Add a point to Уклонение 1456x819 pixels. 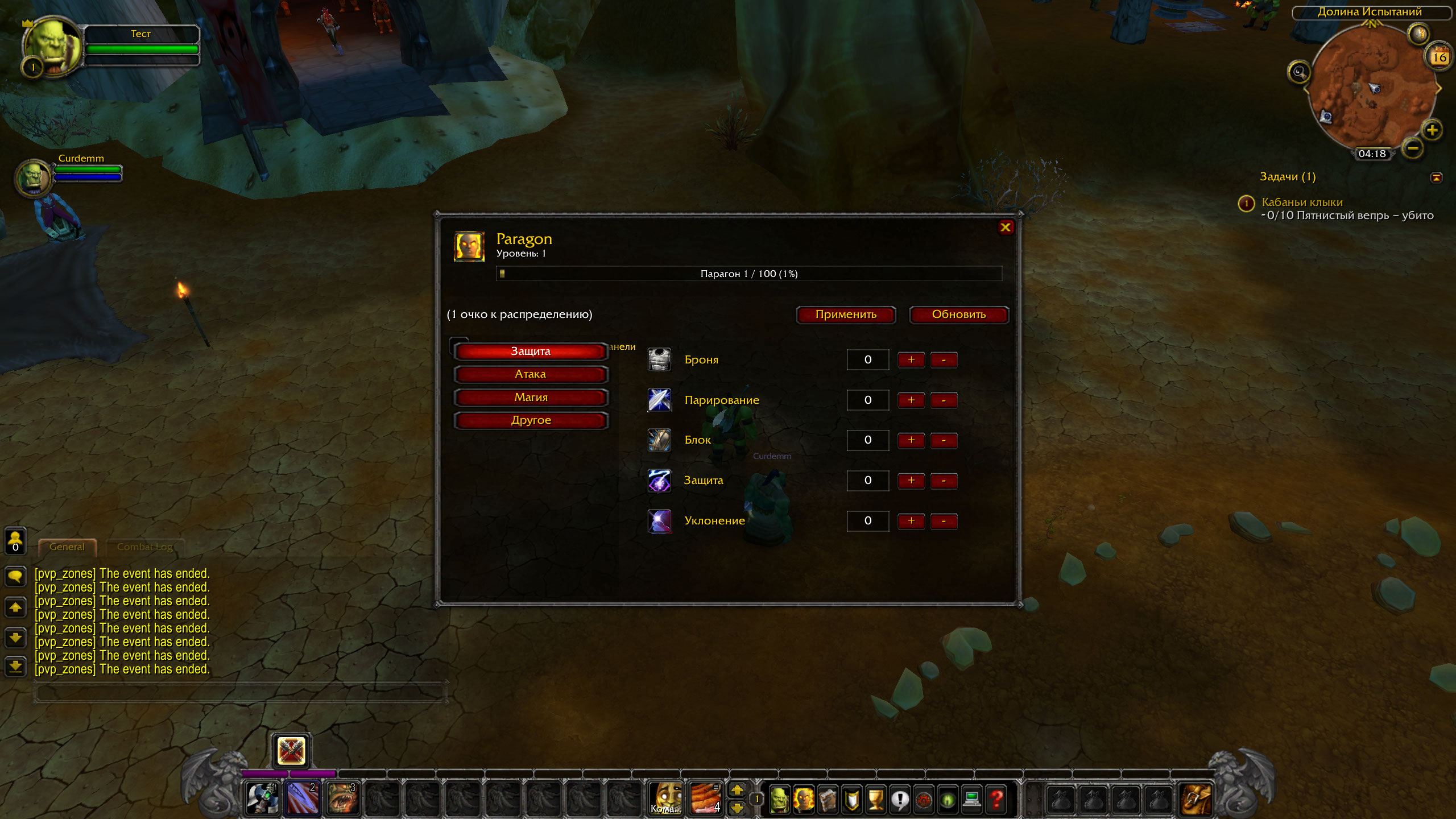click(x=911, y=521)
